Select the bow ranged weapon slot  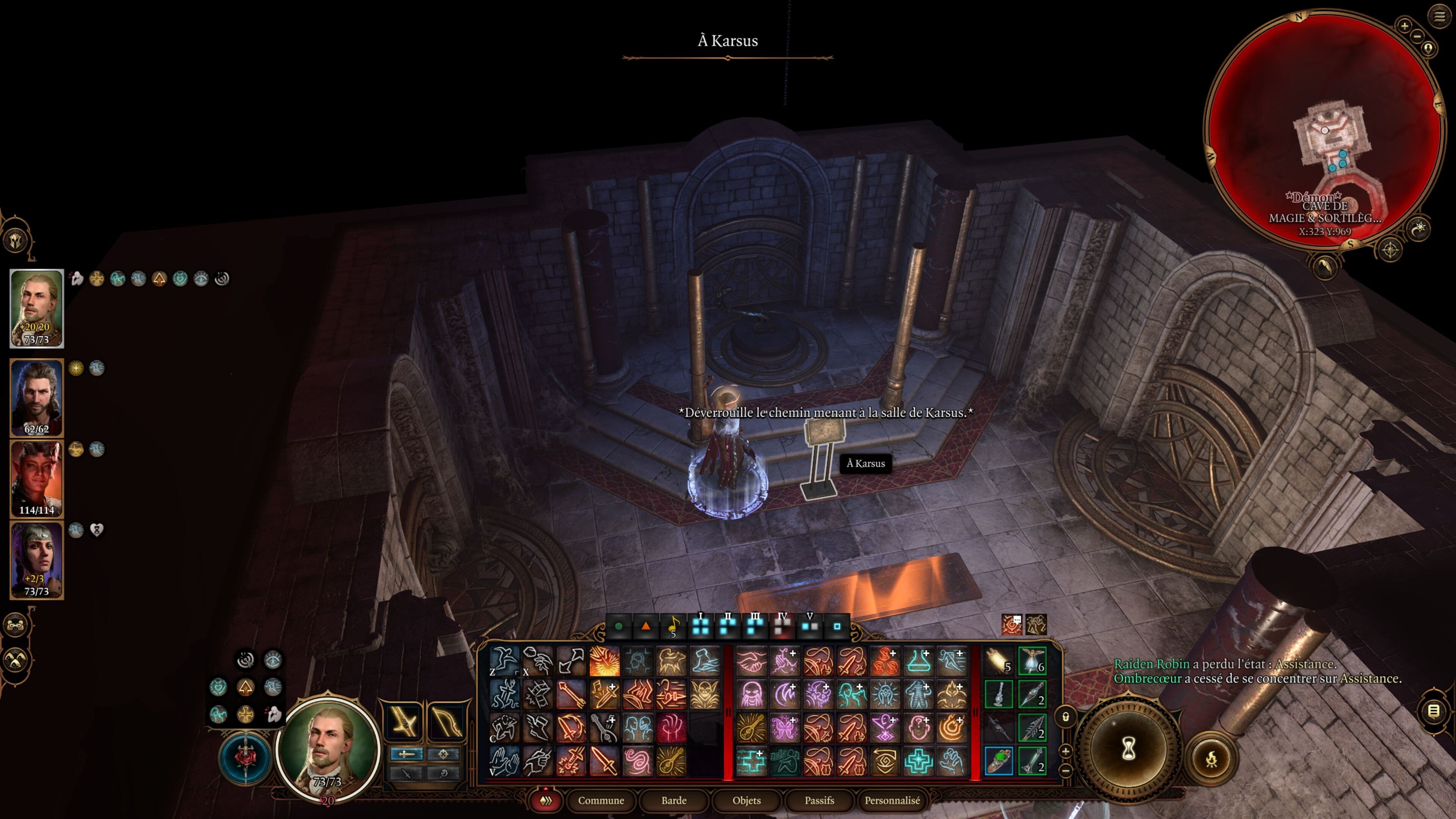point(446,721)
